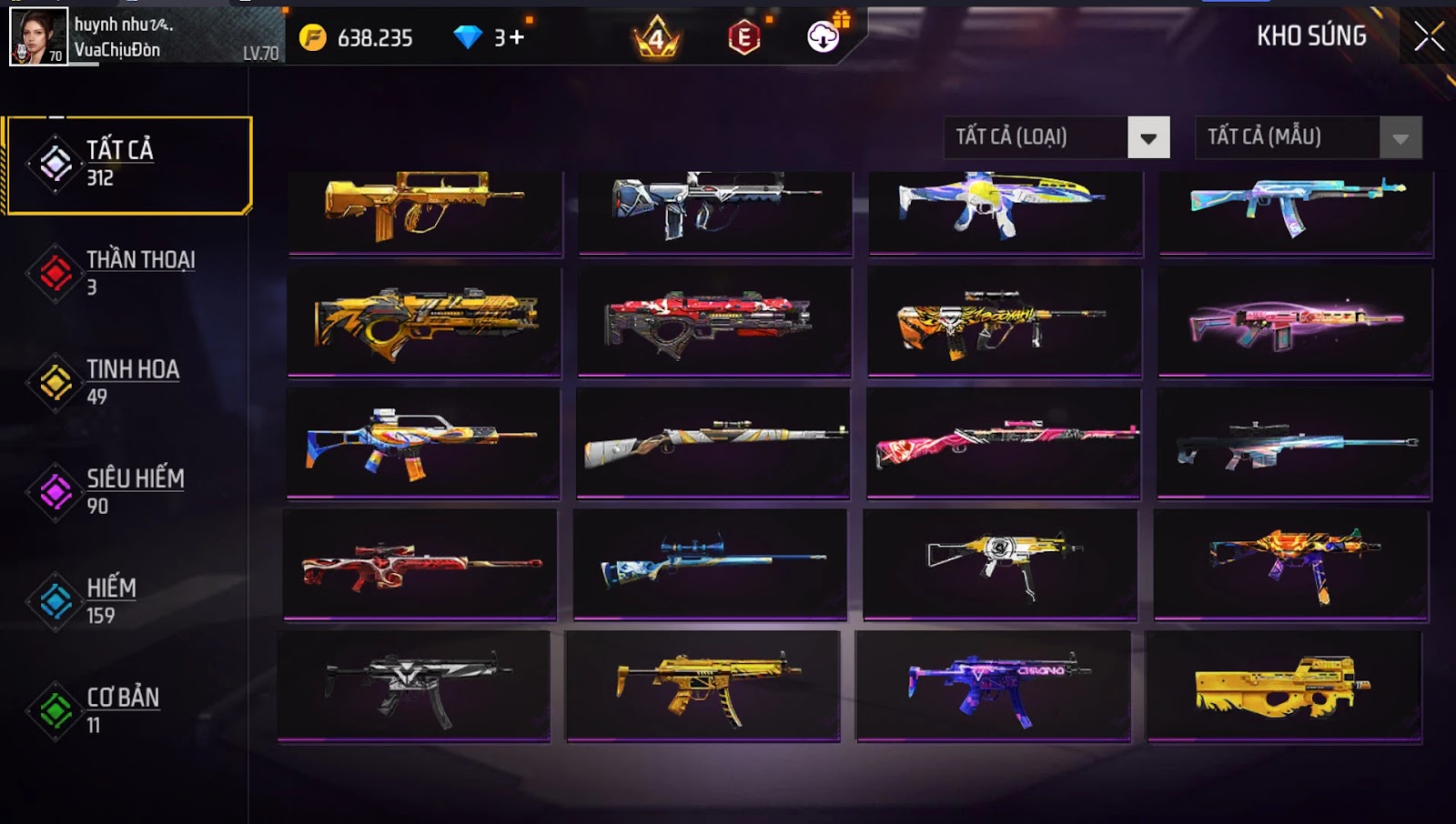Add diamonds with the plus button
Image resolution: width=1456 pixels, height=824 pixels.
(x=516, y=37)
